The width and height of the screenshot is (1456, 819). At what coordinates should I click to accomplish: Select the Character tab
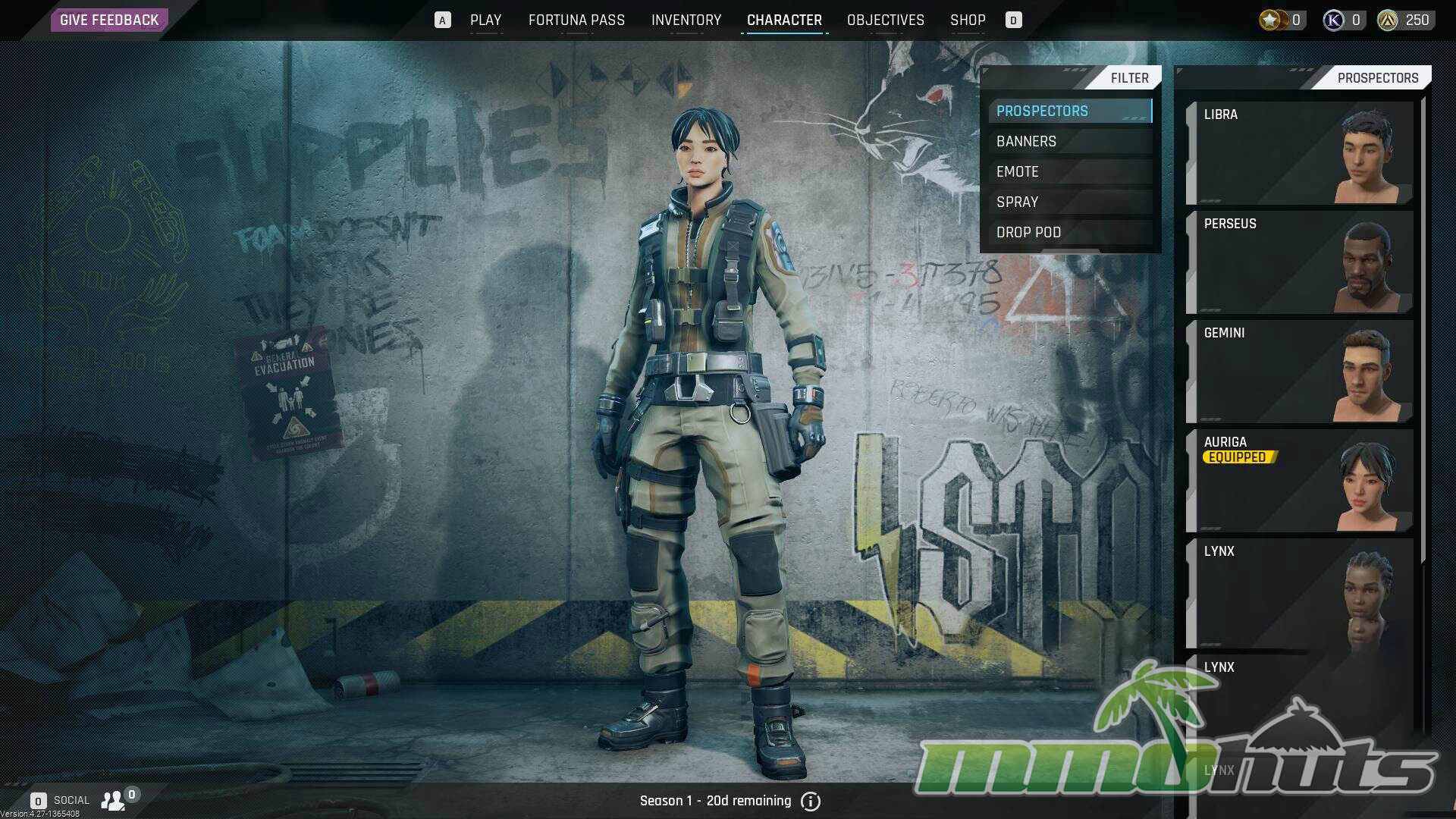coord(784,20)
